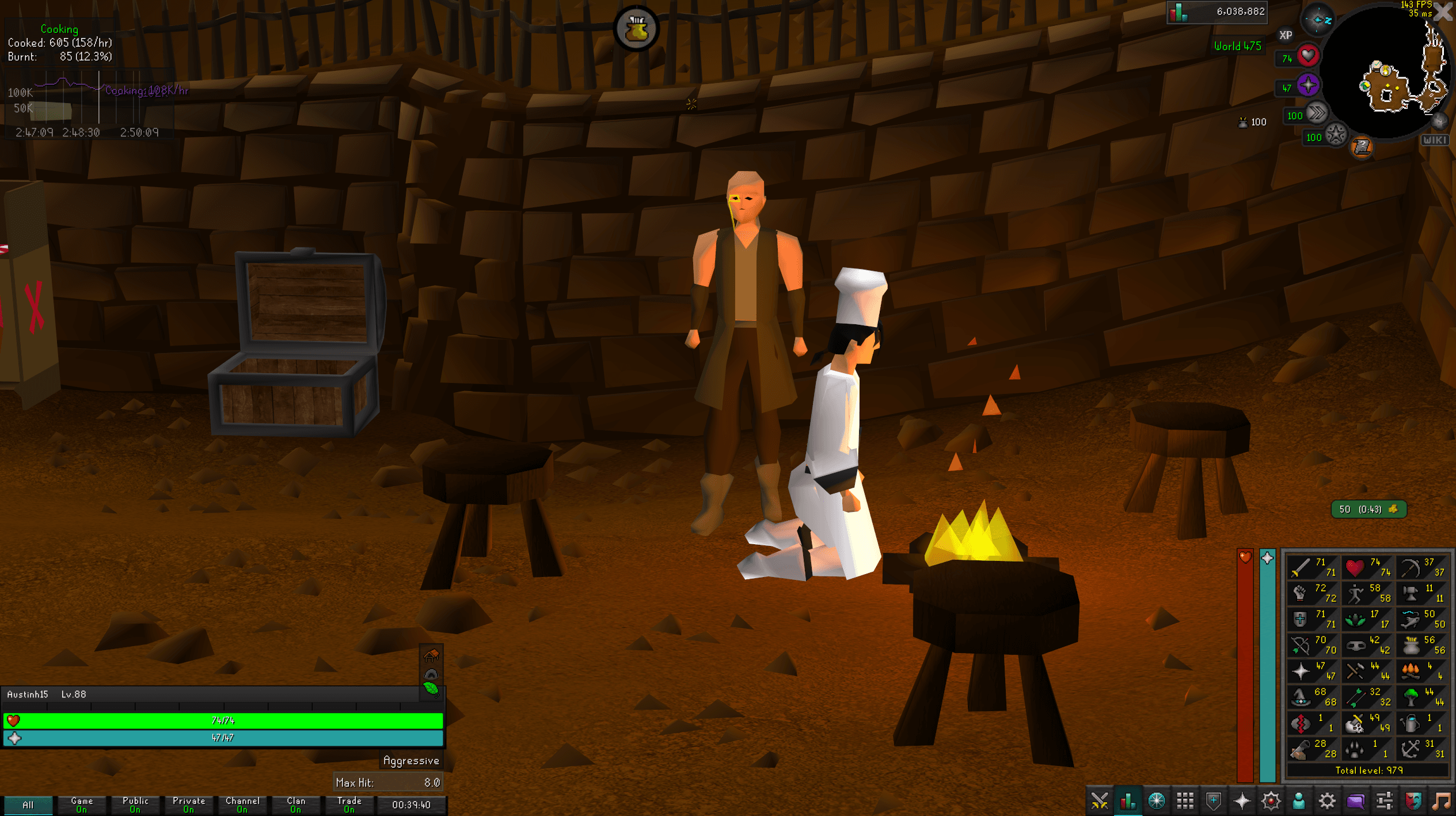This screenshot has height=816, width=1456.
Task: Activate quick prayers via the prayer orb
Action: pos(1307,86)
